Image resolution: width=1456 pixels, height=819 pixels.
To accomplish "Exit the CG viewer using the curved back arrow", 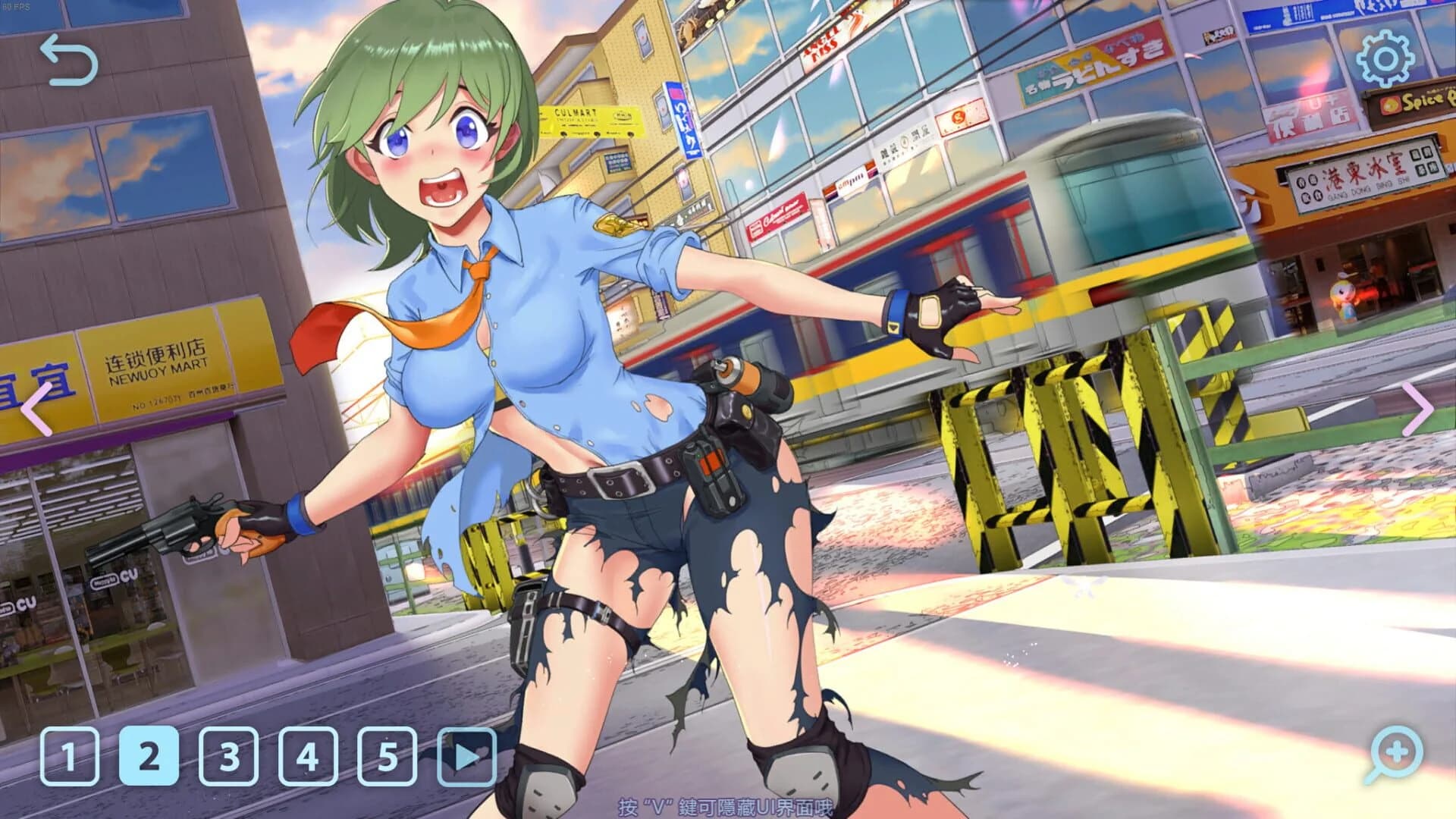I will click(x=68, y=57).
